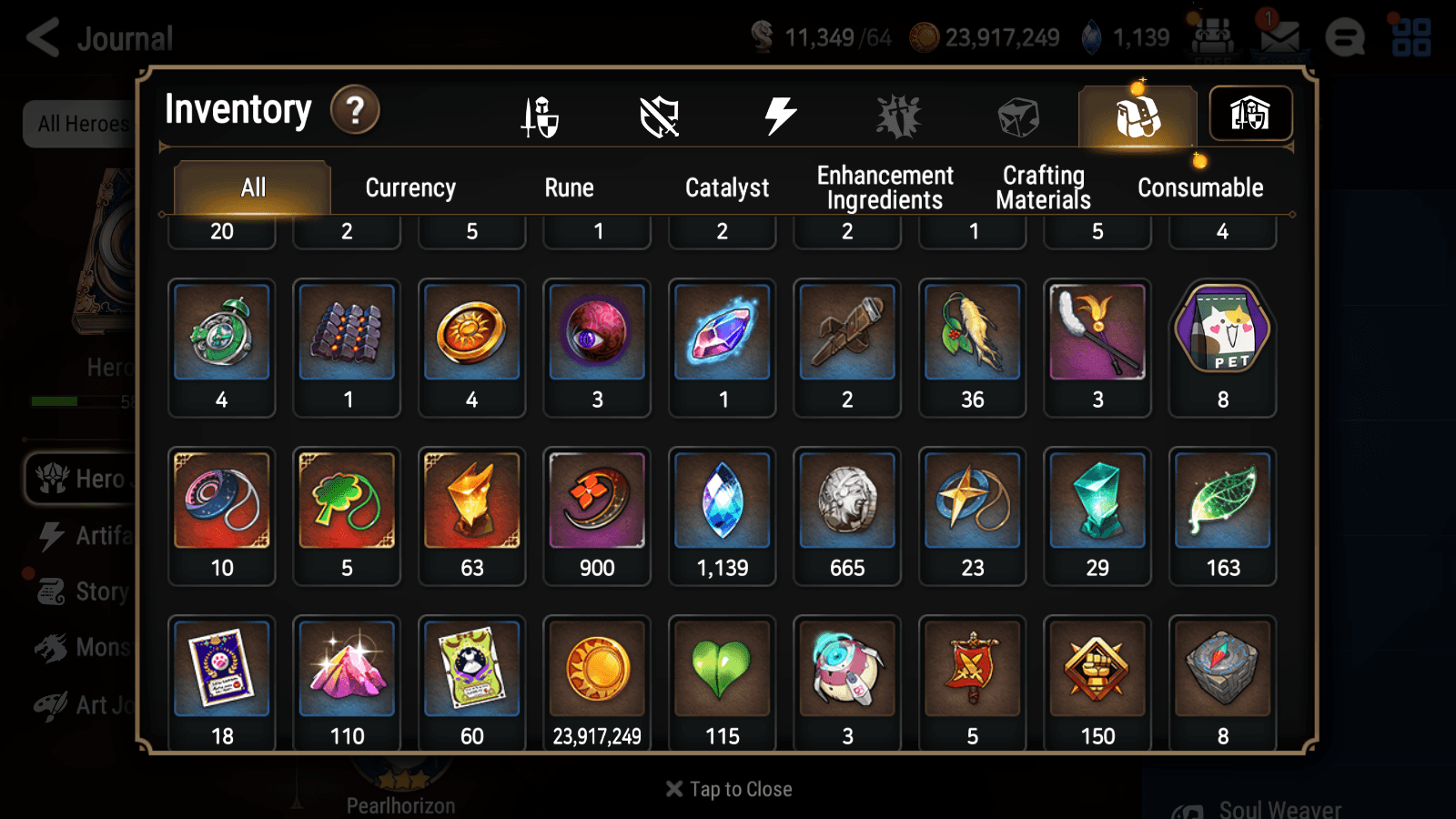Select the backpack materials inventory icon
Image resolution: width=1456 pixels, height=819 pixels.
pos(1137,116)
